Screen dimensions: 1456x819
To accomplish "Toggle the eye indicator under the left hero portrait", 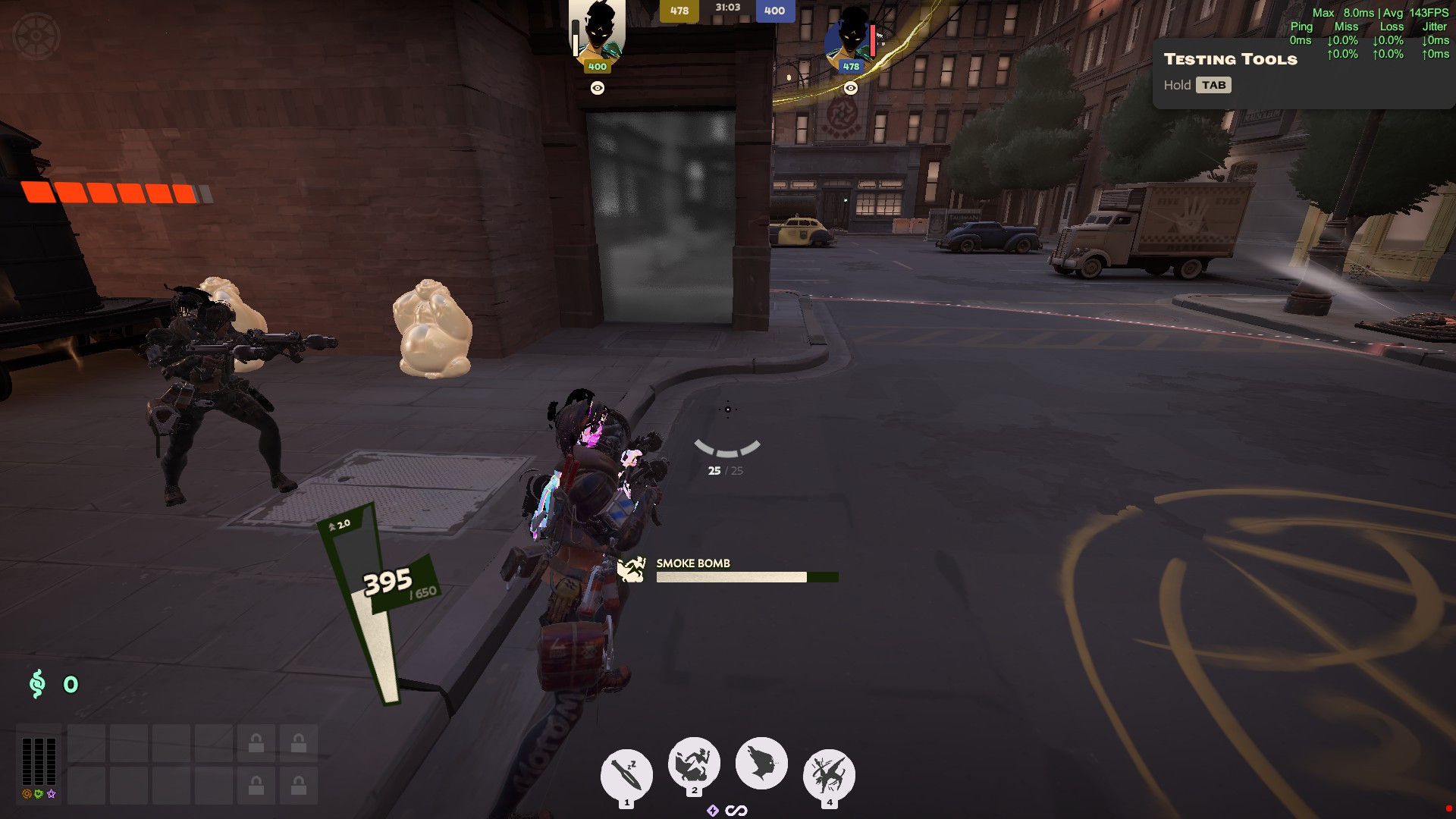I will coord(598,87).
